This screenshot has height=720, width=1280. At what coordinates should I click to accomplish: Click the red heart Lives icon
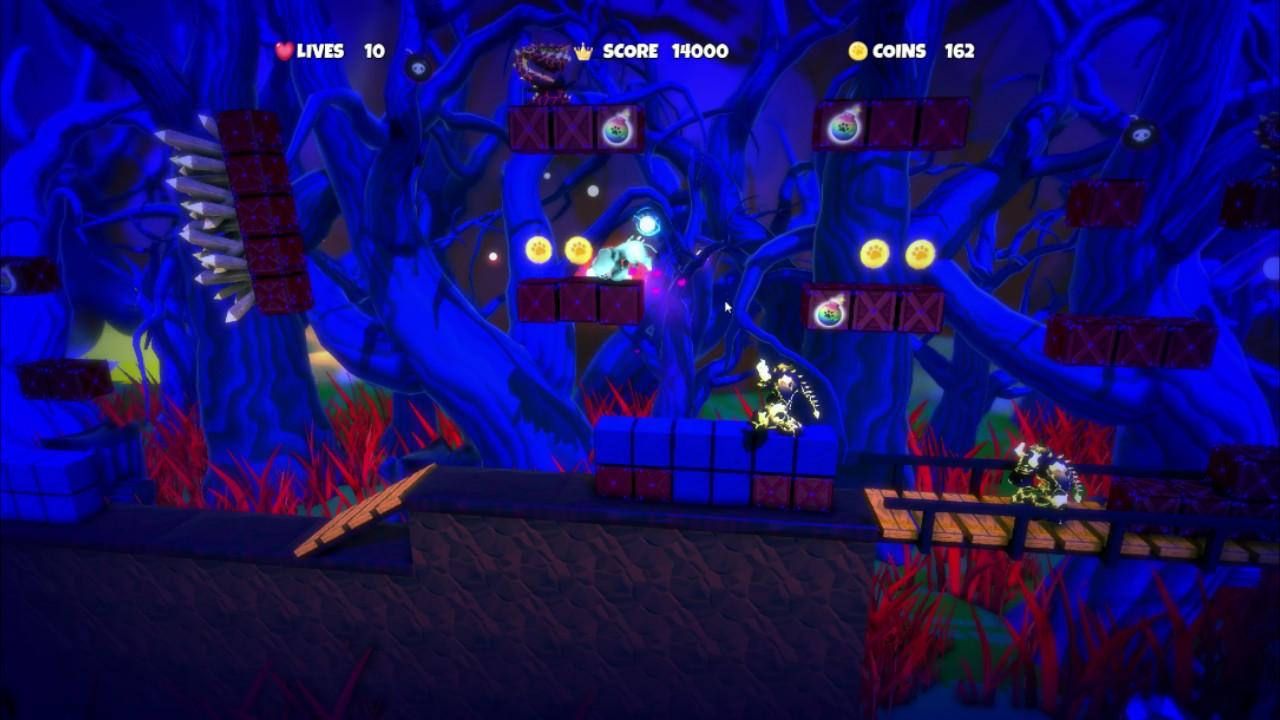[283, 52]
